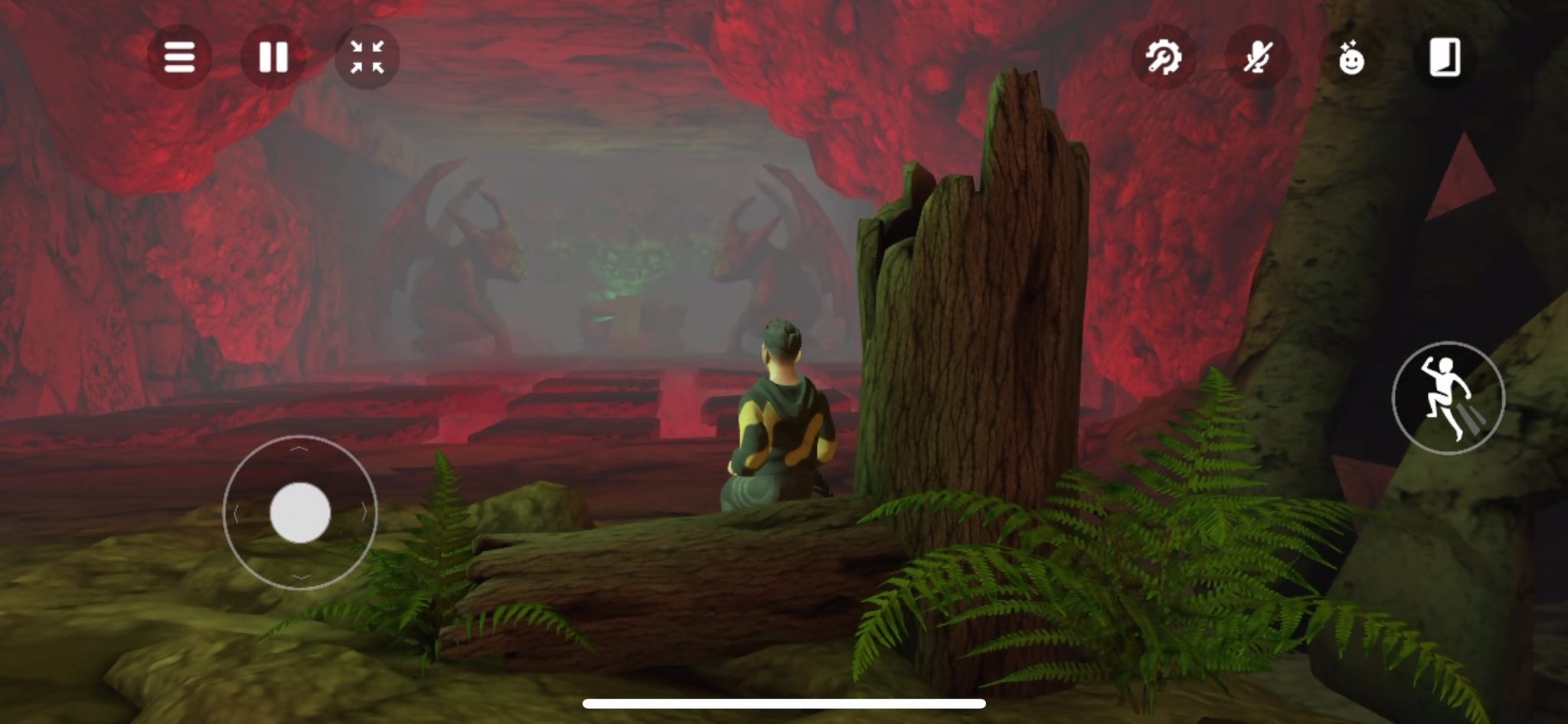Viewport: 1568px width, 724px height.
Task: Tap the door exit icon
Action: (1445, 57)
